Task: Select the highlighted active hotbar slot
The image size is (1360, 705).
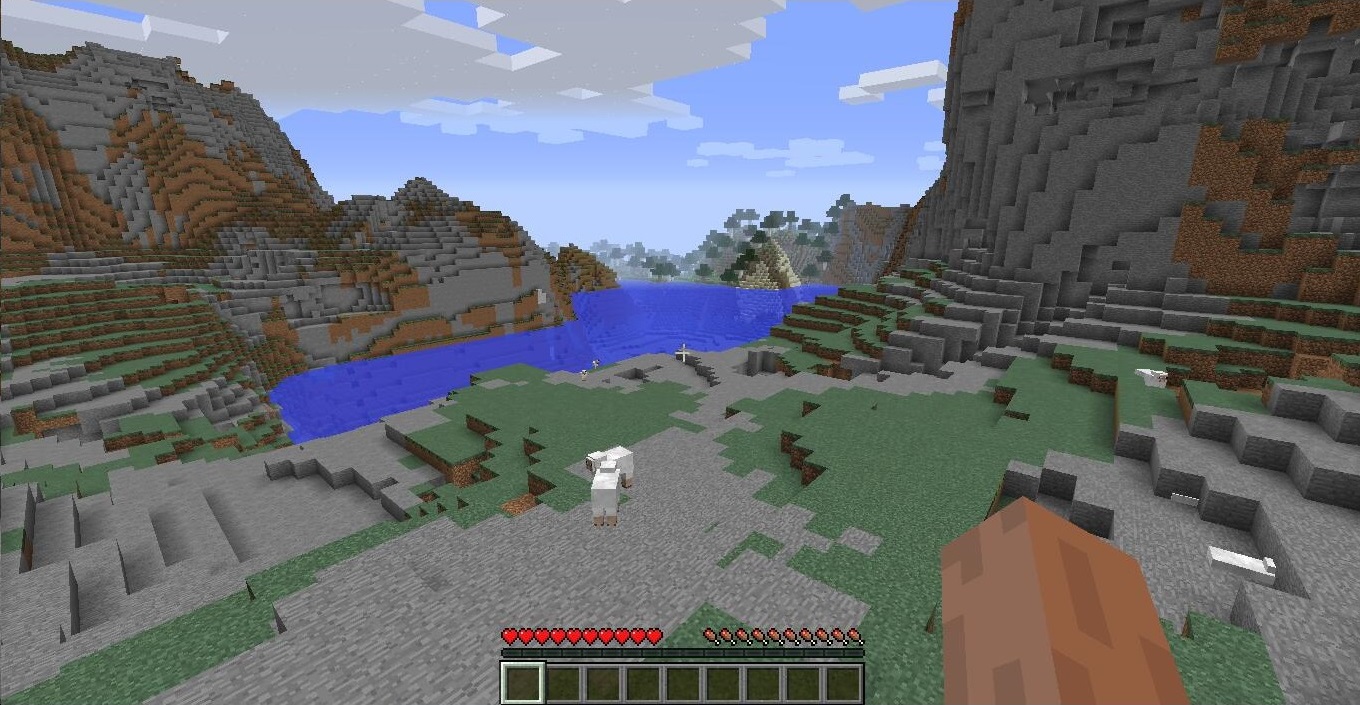Action: coord(522,682)
